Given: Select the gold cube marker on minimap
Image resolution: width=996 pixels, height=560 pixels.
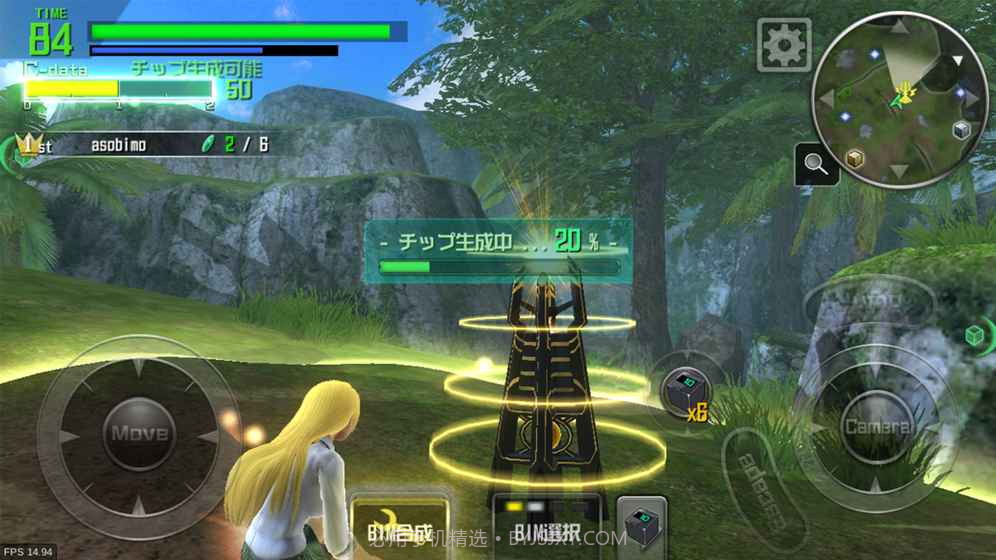Looking at the screenshot, I should (x=854, y=158).
